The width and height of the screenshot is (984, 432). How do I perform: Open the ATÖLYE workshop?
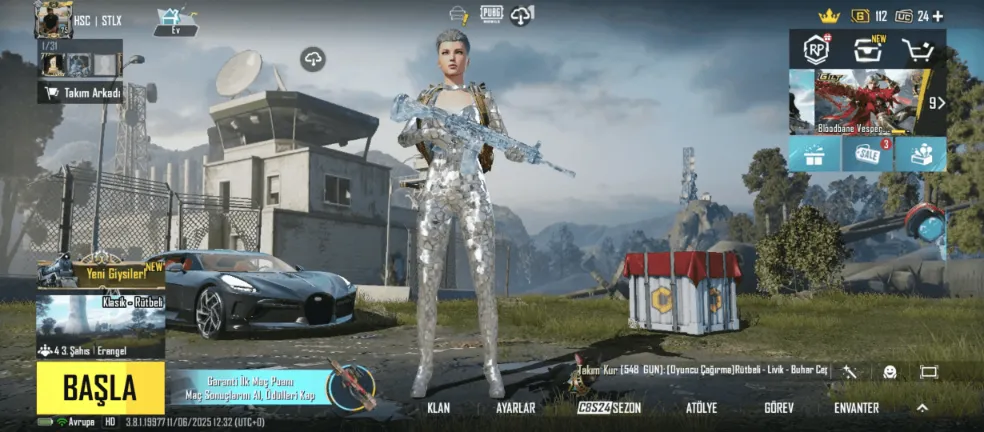pos(700,408)
